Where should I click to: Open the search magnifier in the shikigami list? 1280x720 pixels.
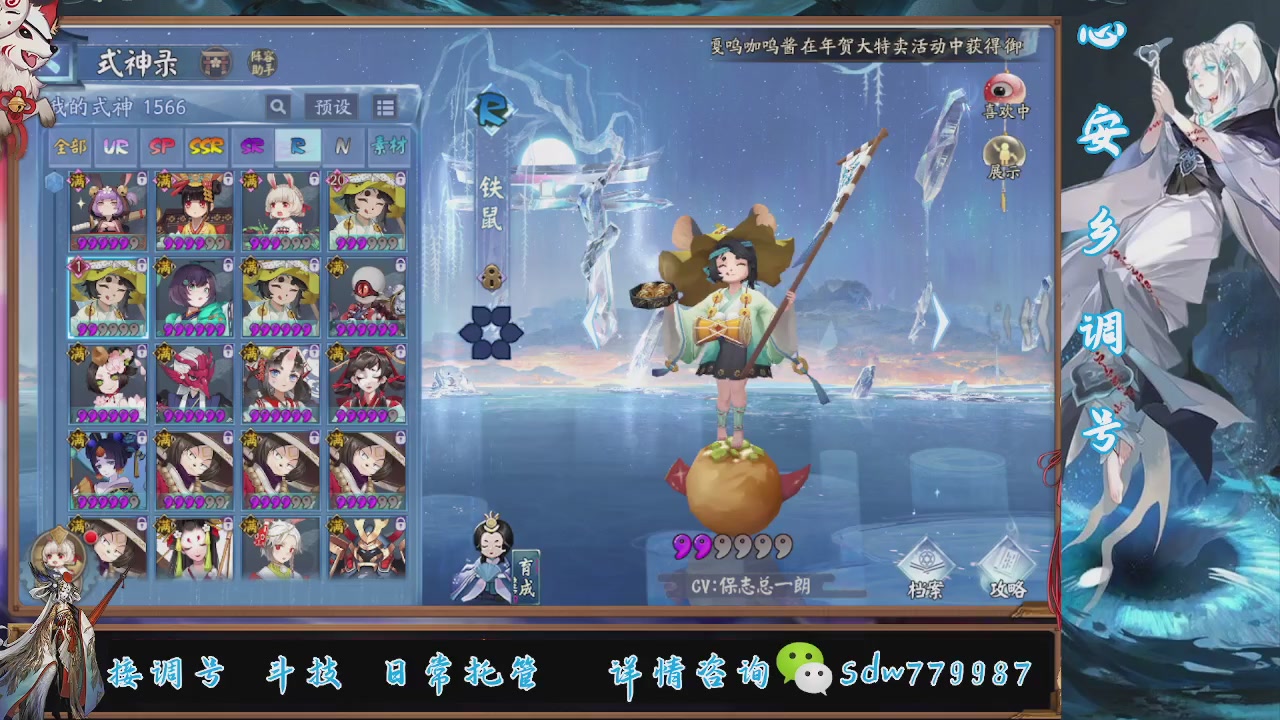[276, 106]
